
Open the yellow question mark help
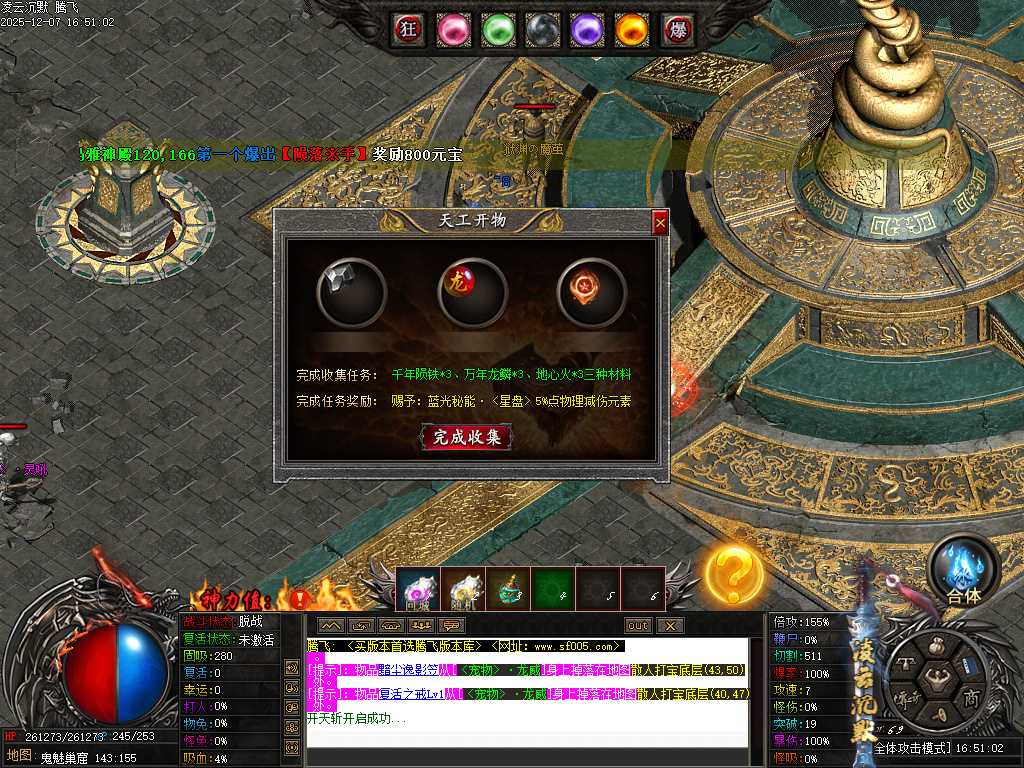click(734, 573)
